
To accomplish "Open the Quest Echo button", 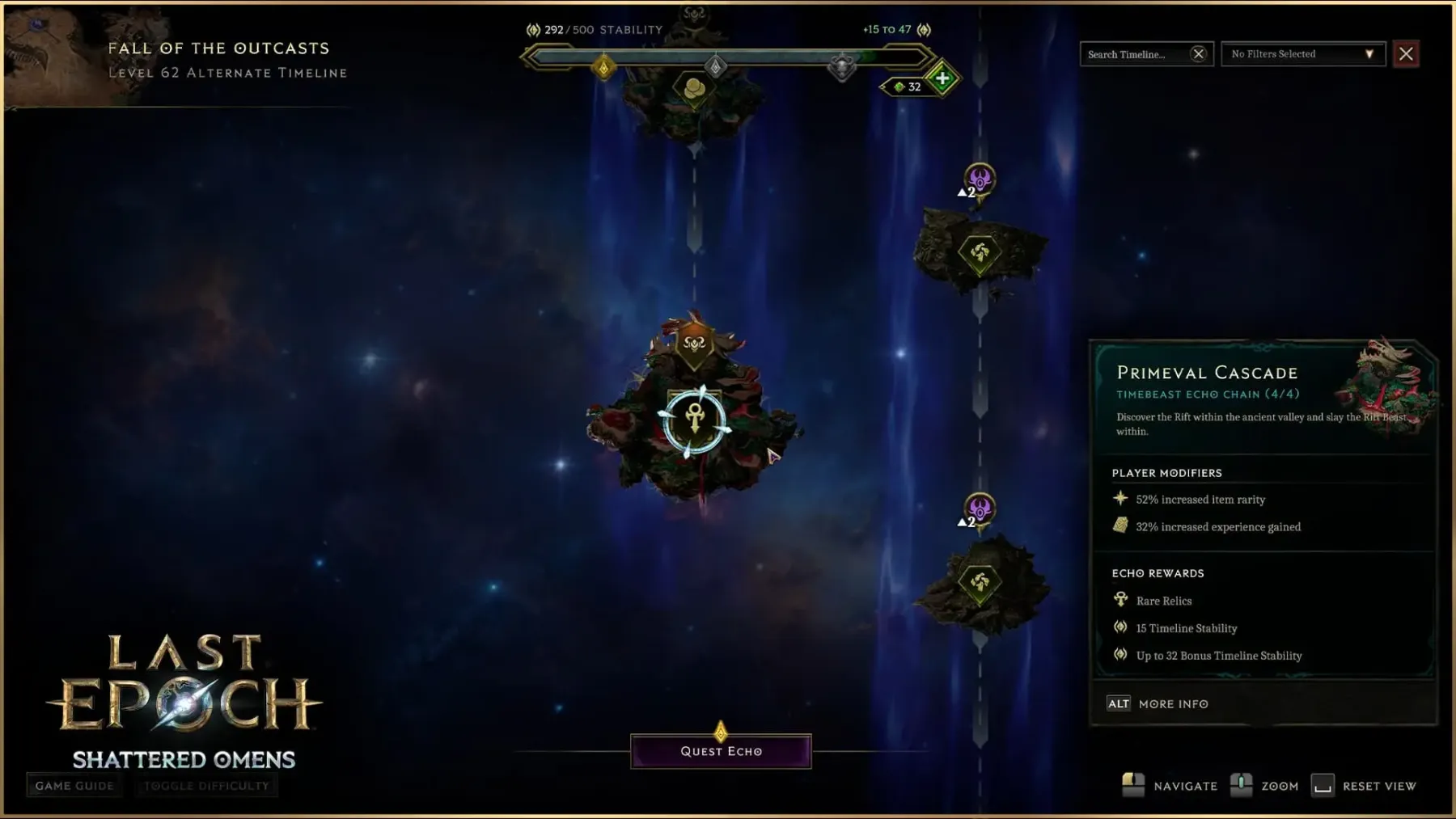I will pos(721,751).
